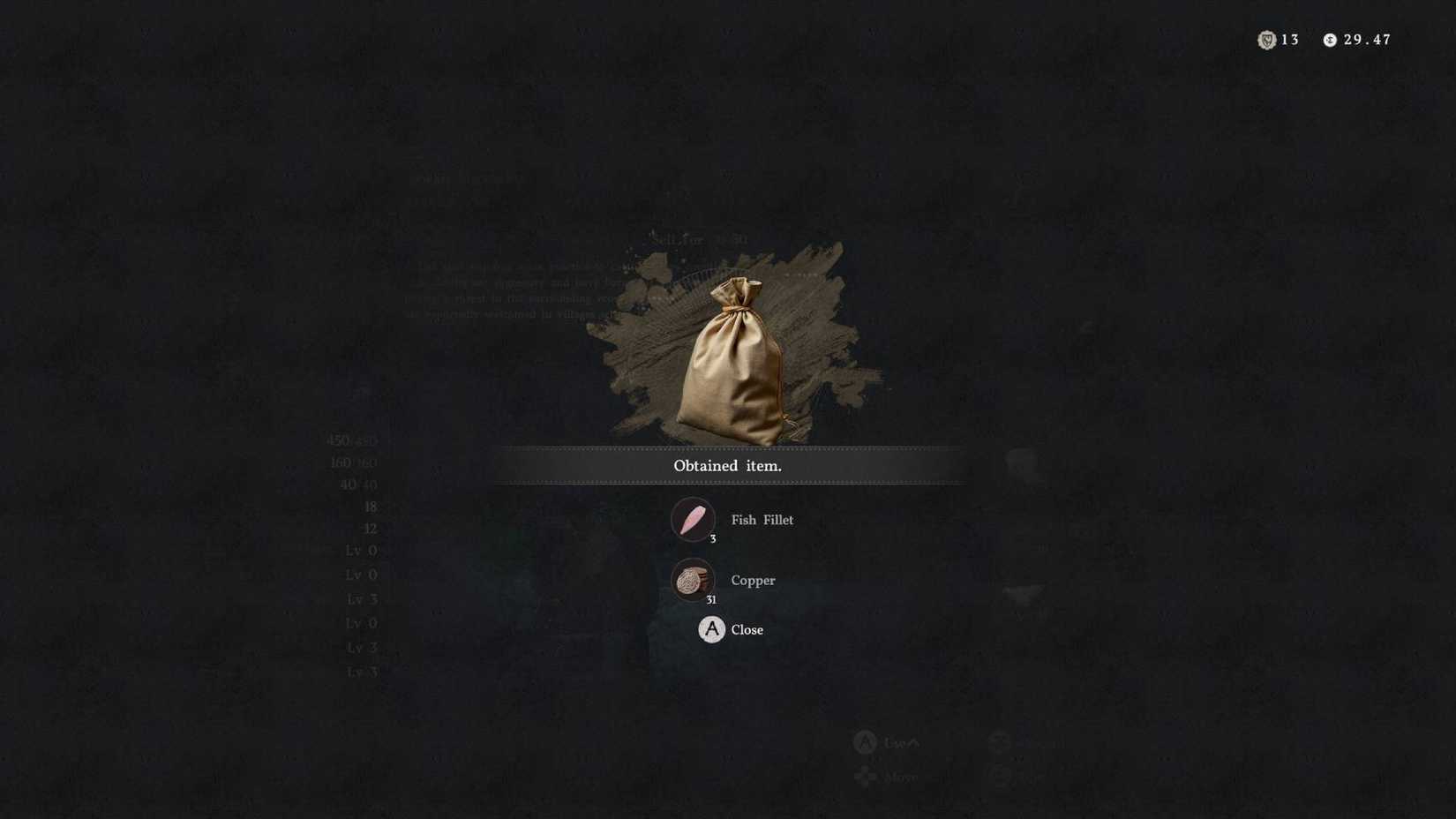The width and height of the screenshot is (1456, 819).
Task: Select the Fish Fillet item icon
Action: (694, 520)
